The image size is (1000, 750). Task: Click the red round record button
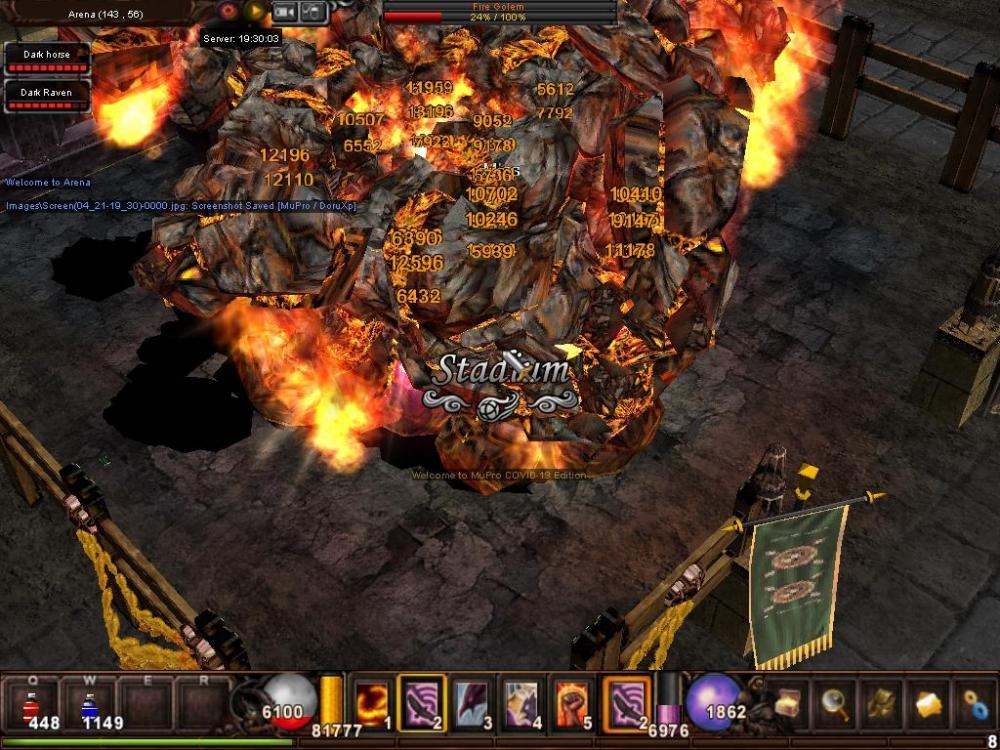pyautogui.click(x=230, y=11)
